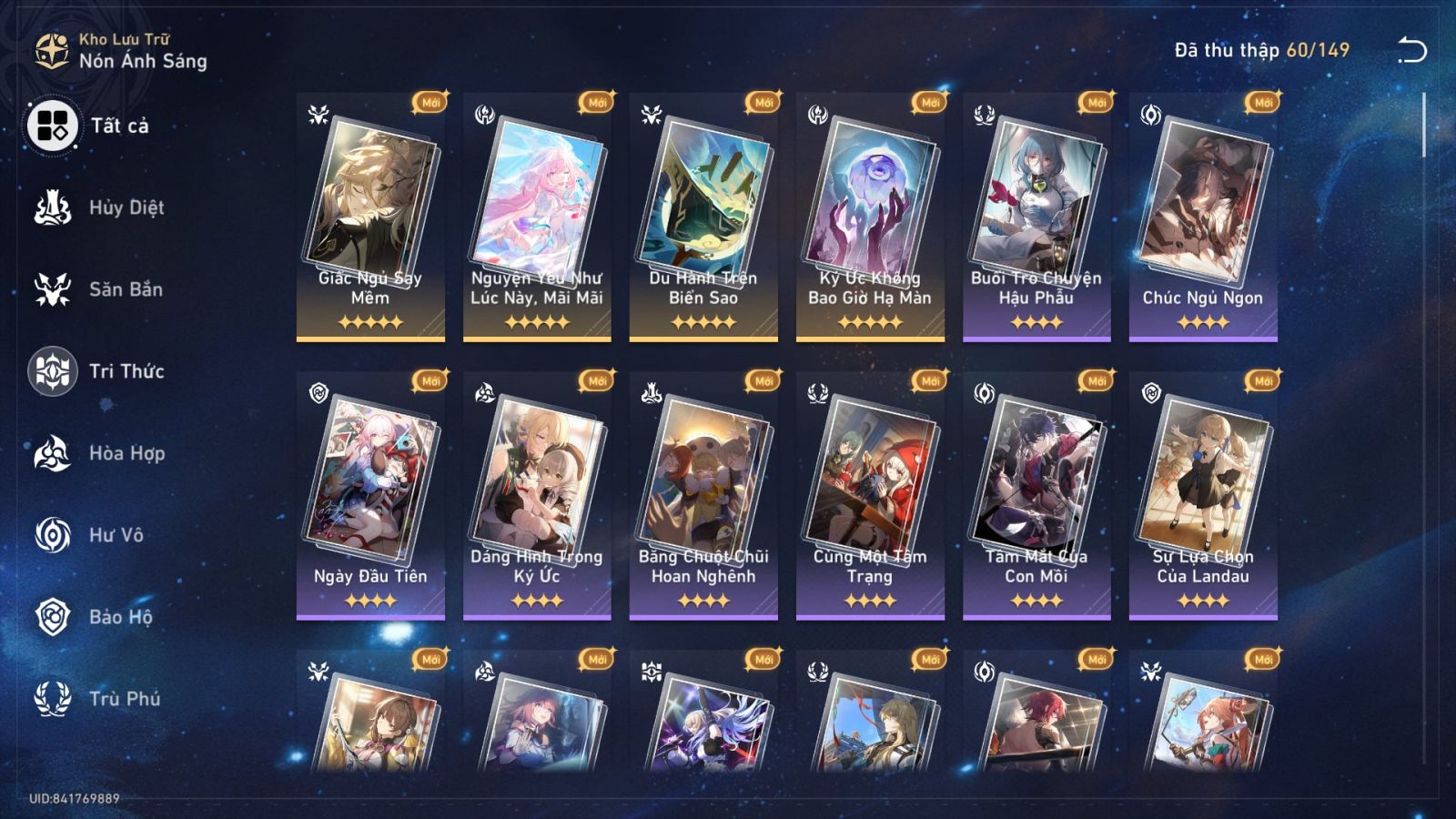Select the Săn Bắn hunt filter icon
The height and width of the screenshot is (819, 1456).
pyautogui.click(x=55, y=289)
